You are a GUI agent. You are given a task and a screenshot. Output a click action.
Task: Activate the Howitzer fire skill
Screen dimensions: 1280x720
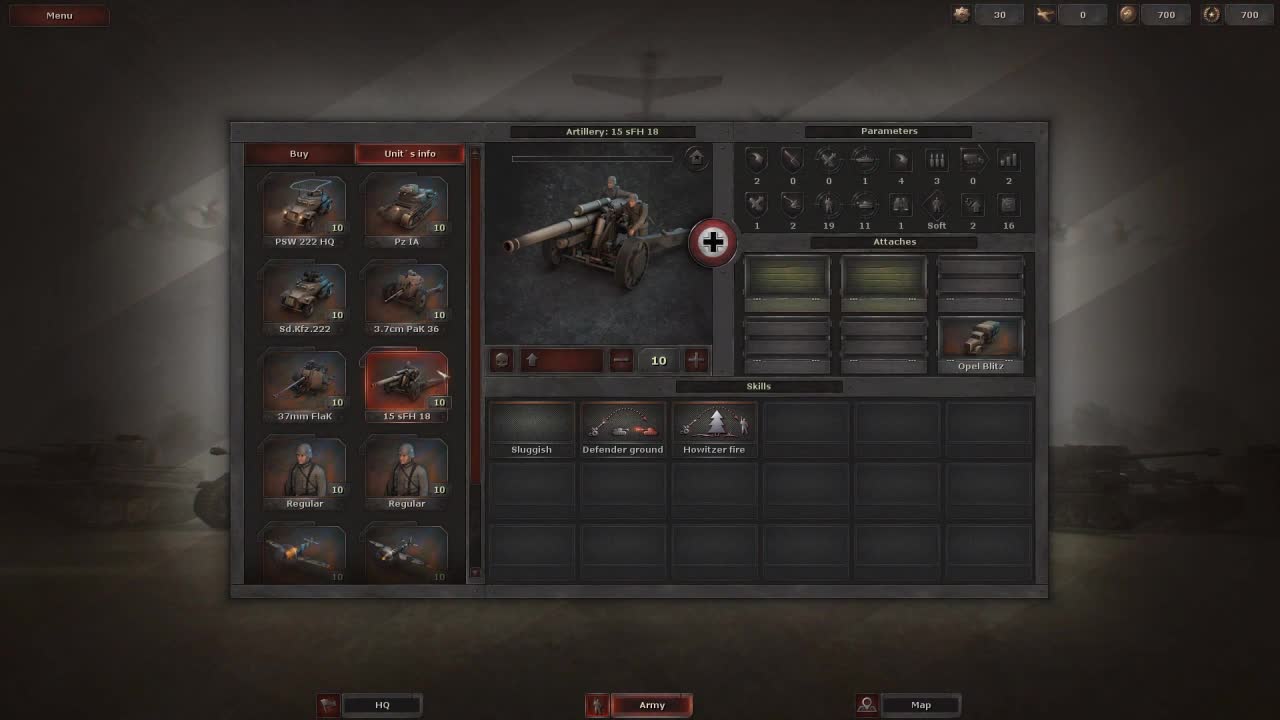point(714,425)
